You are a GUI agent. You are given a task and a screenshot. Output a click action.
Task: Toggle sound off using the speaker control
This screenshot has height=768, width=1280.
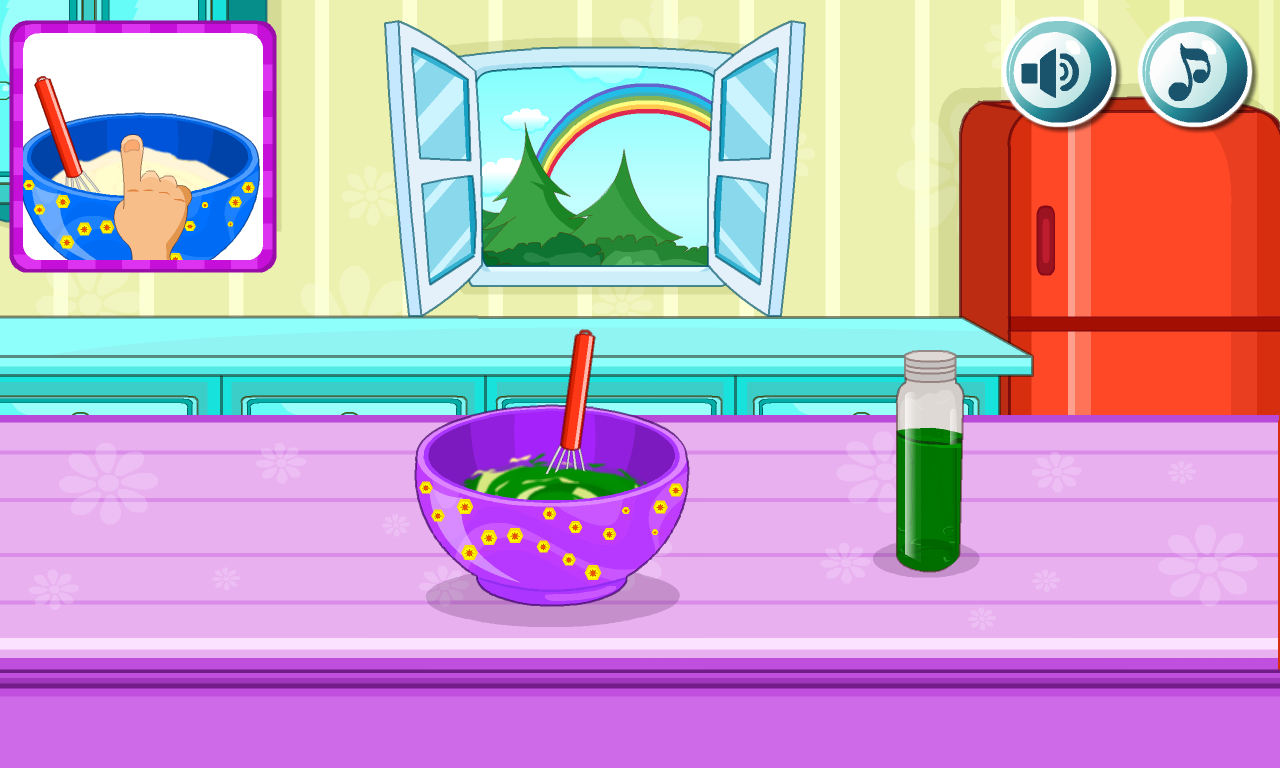click(1059, 71)
